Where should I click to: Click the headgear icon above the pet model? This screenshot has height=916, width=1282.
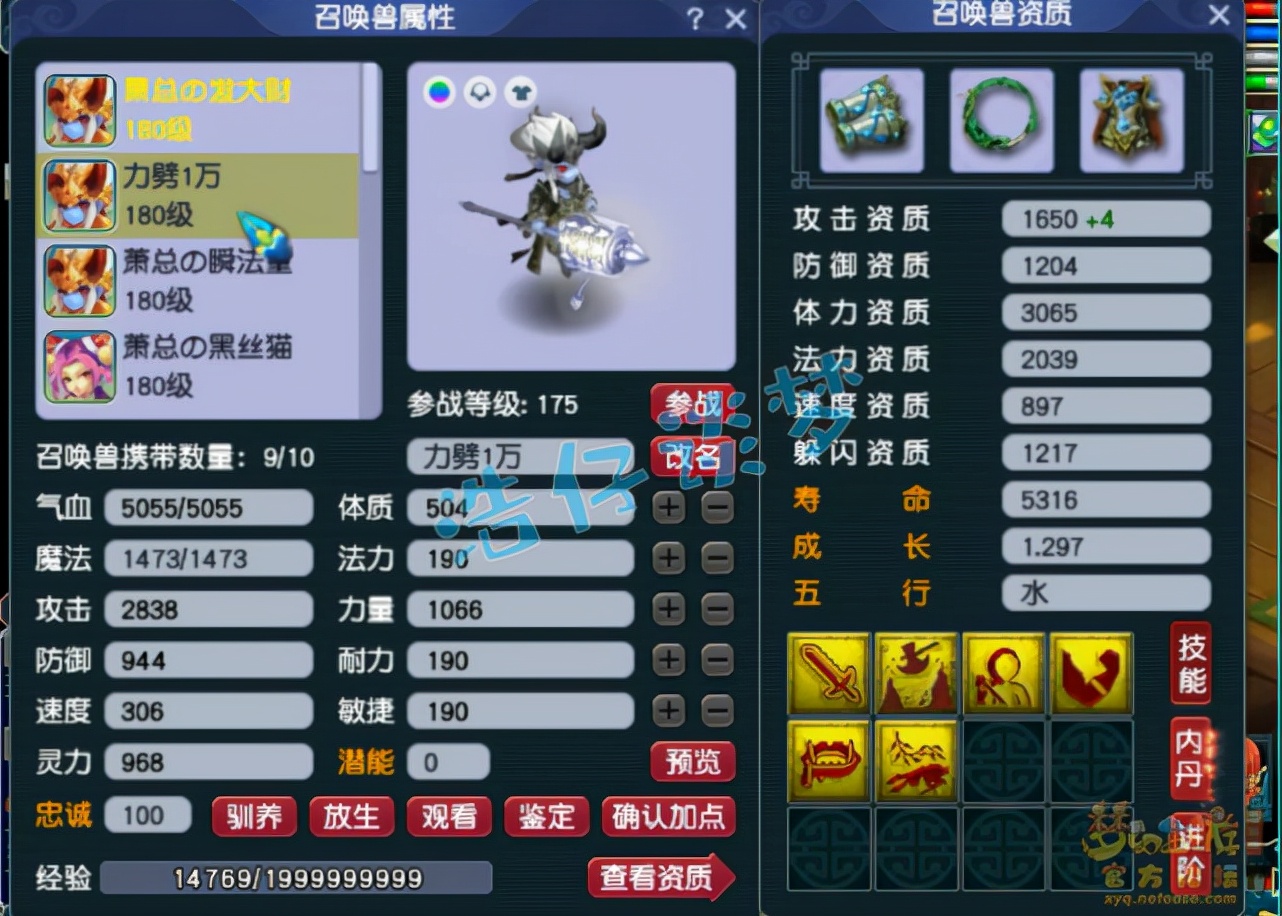tap(480, 92)
